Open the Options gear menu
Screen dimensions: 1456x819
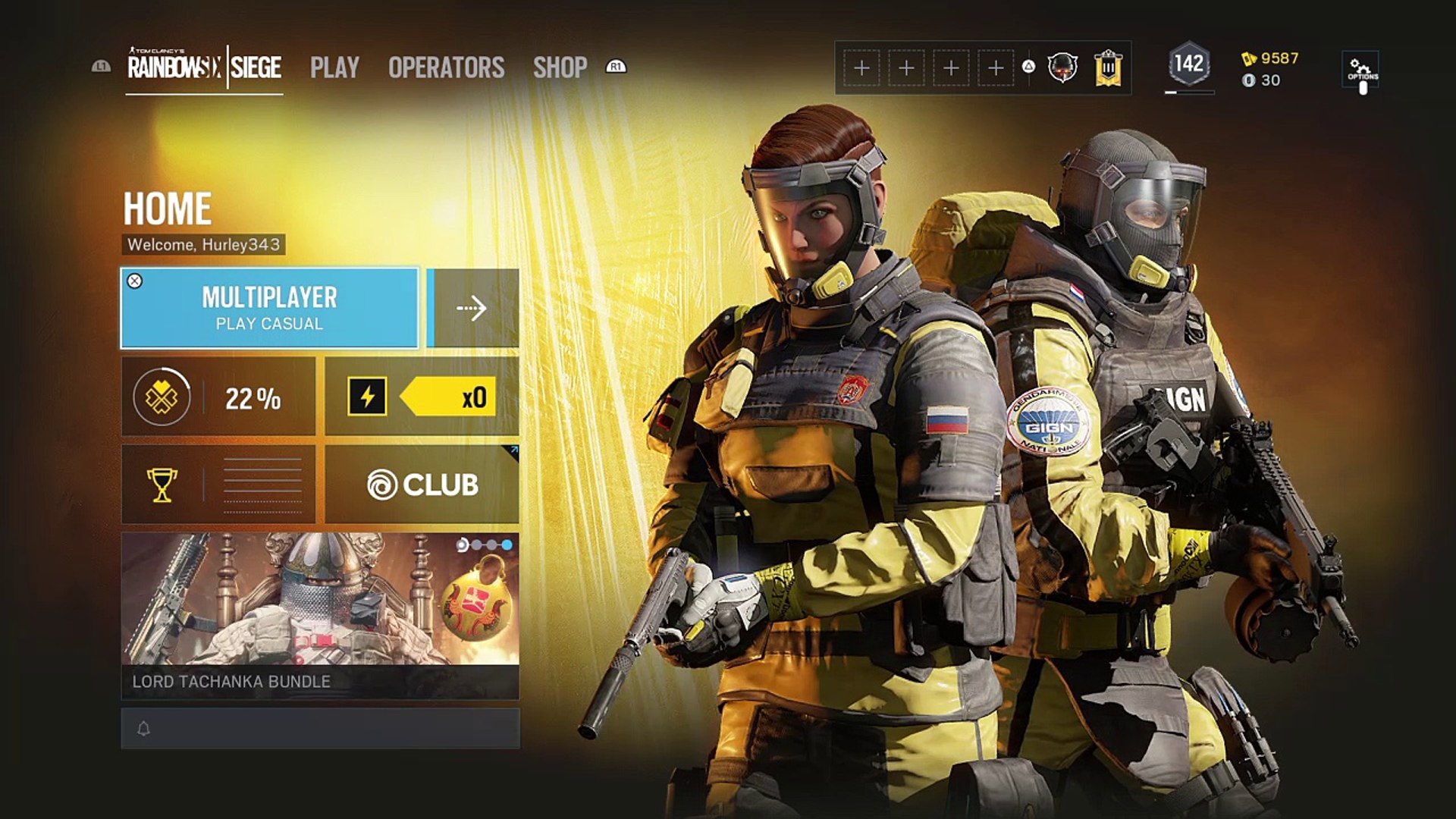1362,70
